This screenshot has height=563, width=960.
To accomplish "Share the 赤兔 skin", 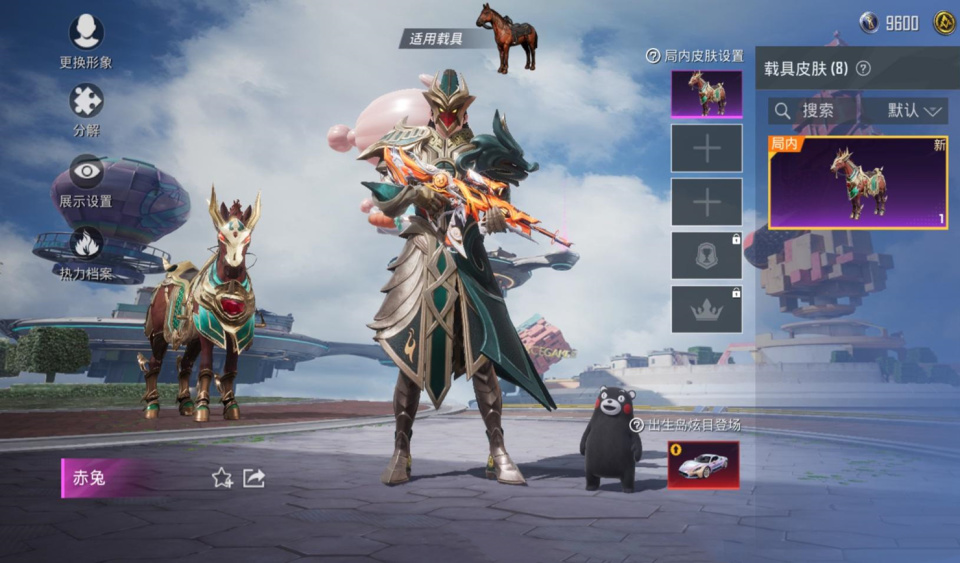I will [x=254, y=478].
